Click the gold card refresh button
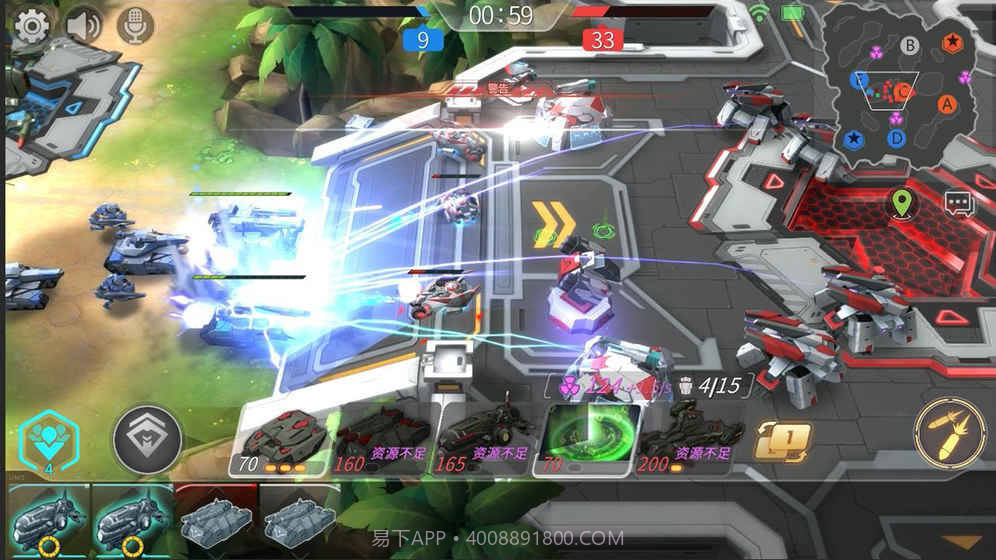Viewport: 996px width, 560px height. (782, 441)
